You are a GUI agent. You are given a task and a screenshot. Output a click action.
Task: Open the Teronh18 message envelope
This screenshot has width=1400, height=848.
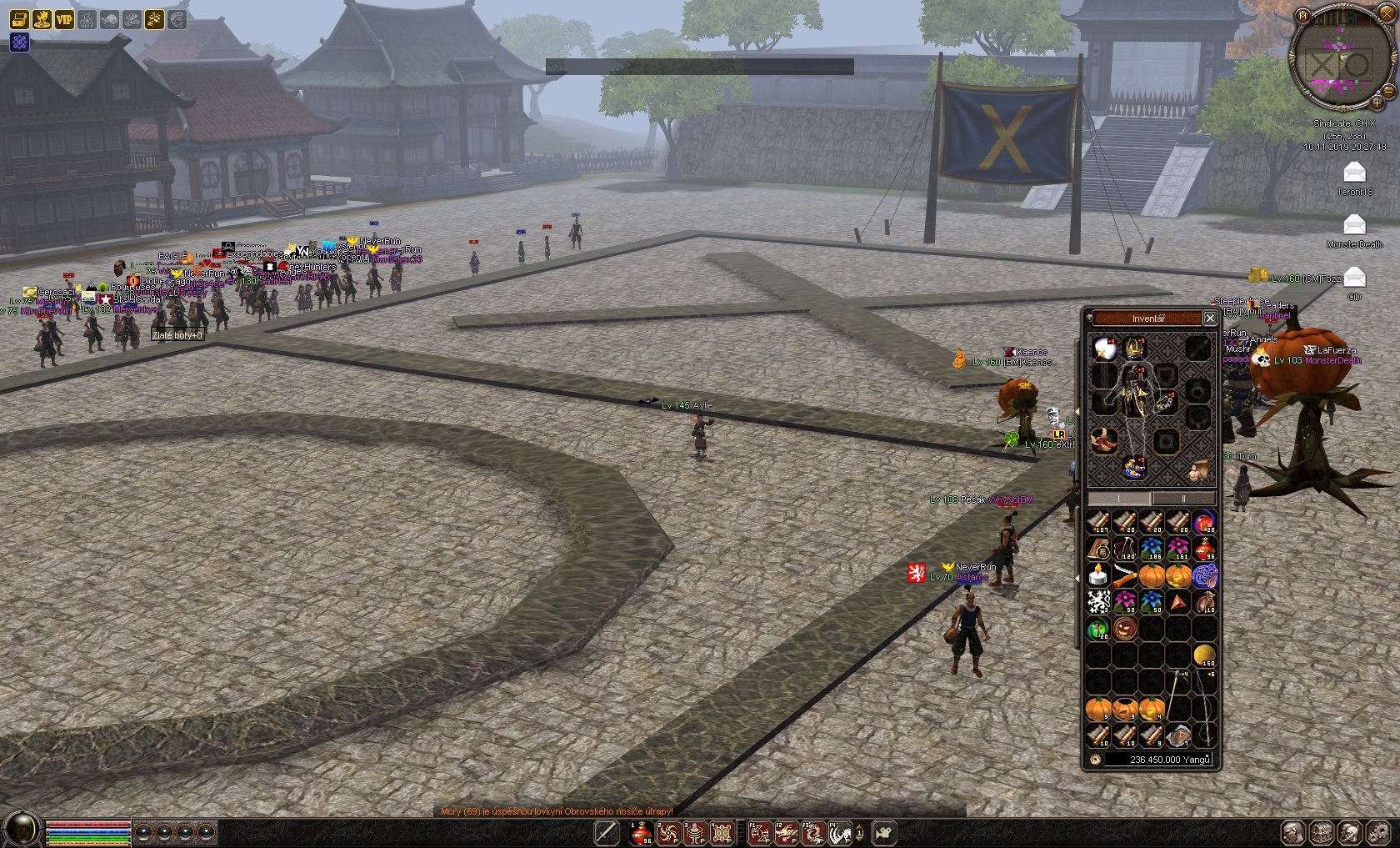1354,173
